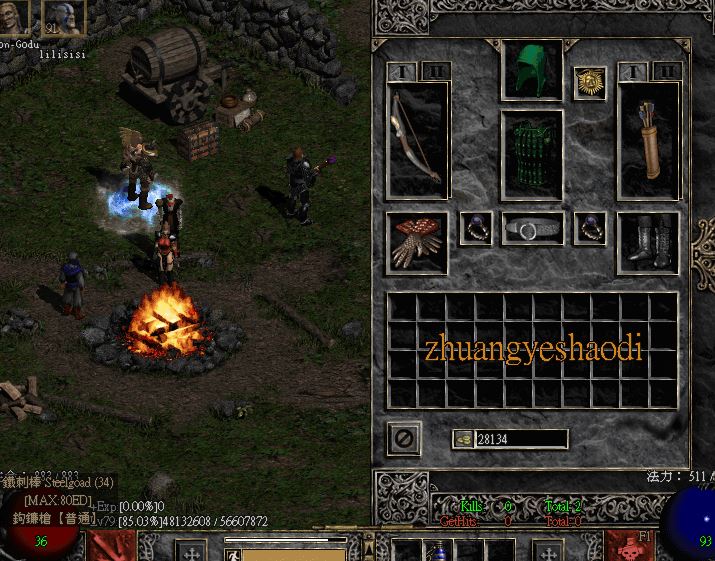
Task: Click the gold coin button
Action: [462, 438]
